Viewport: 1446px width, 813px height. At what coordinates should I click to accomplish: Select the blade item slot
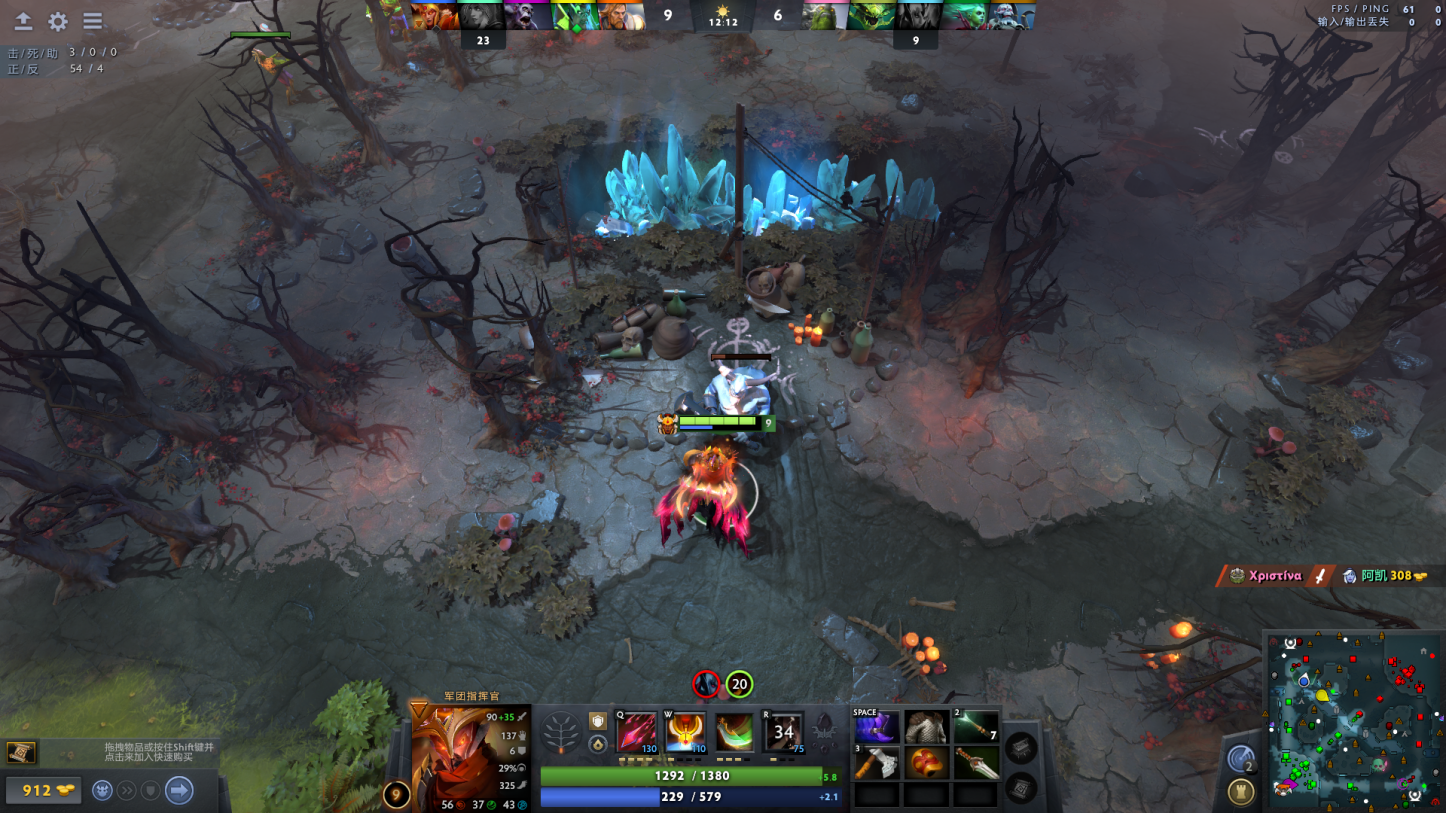click(976, 763)
